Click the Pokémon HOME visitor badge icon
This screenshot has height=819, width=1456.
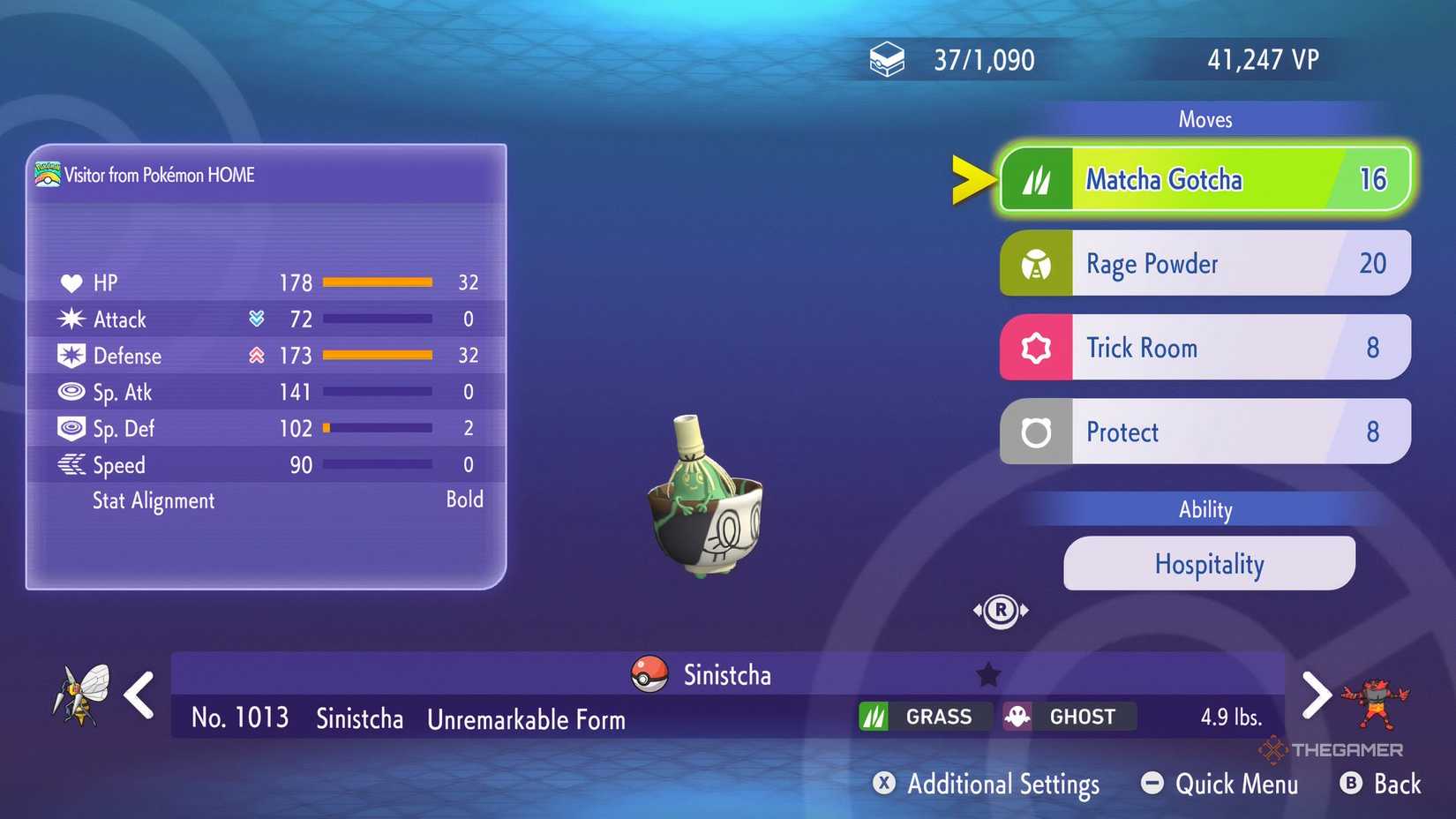pyautogui.click(x=49, y=174)
